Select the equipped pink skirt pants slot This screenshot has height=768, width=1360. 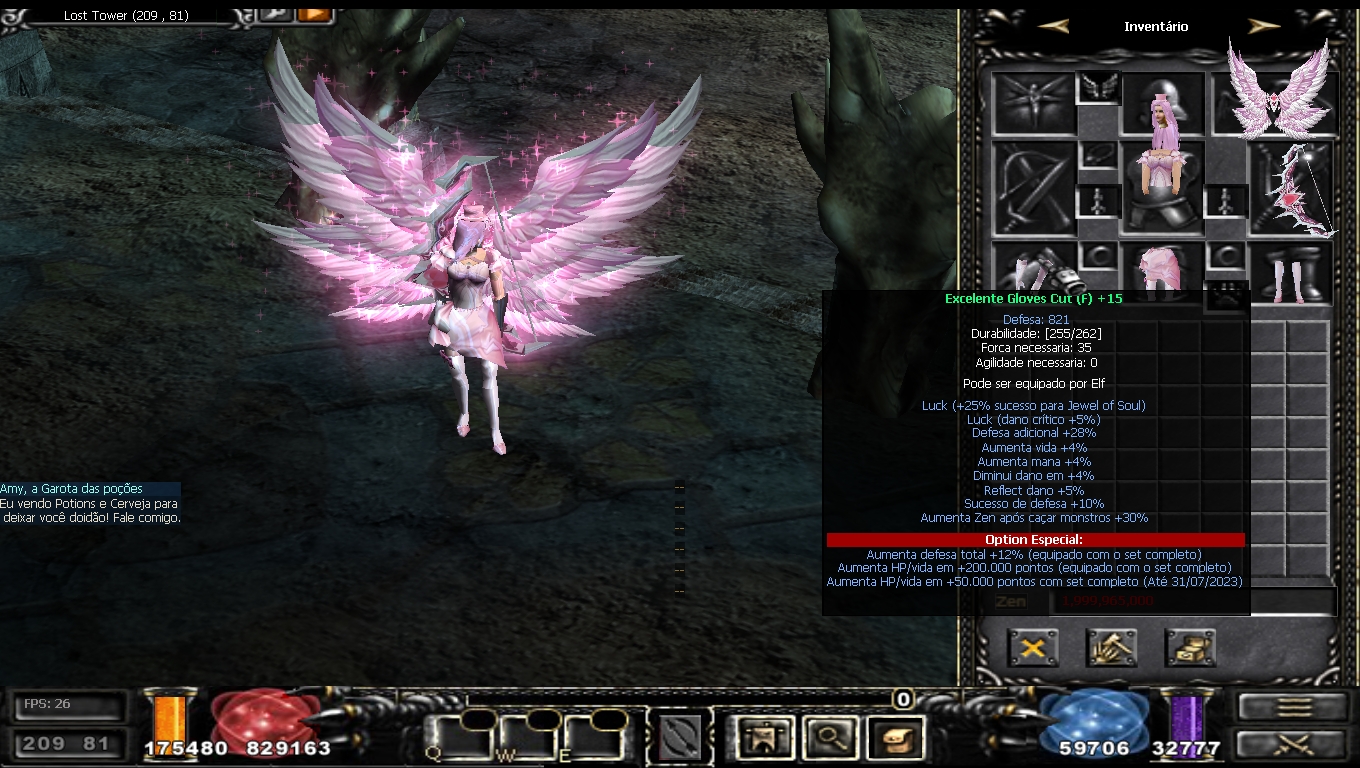coord(1162,270)
